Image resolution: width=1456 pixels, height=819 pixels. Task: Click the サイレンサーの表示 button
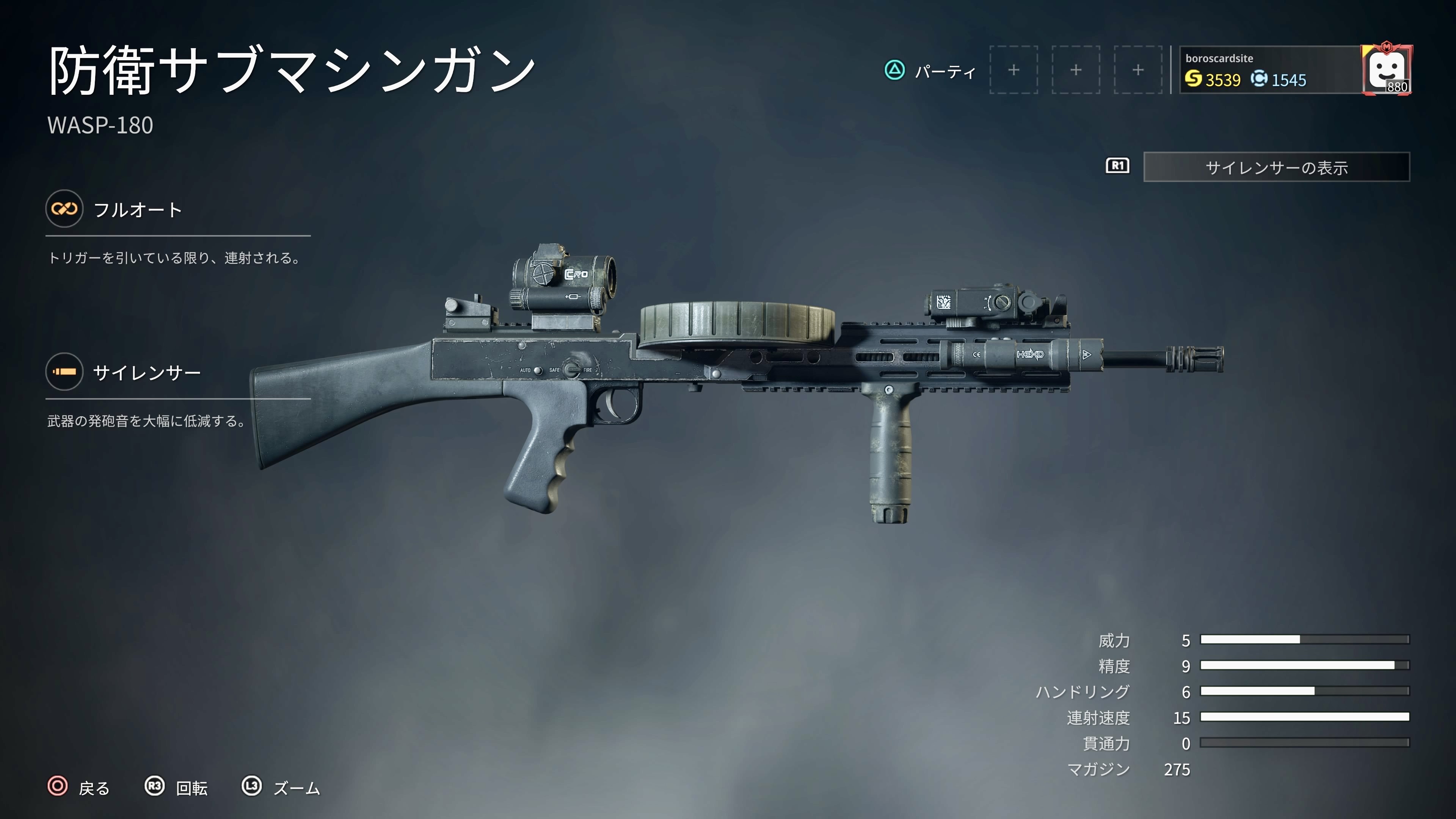[1276, 167]
